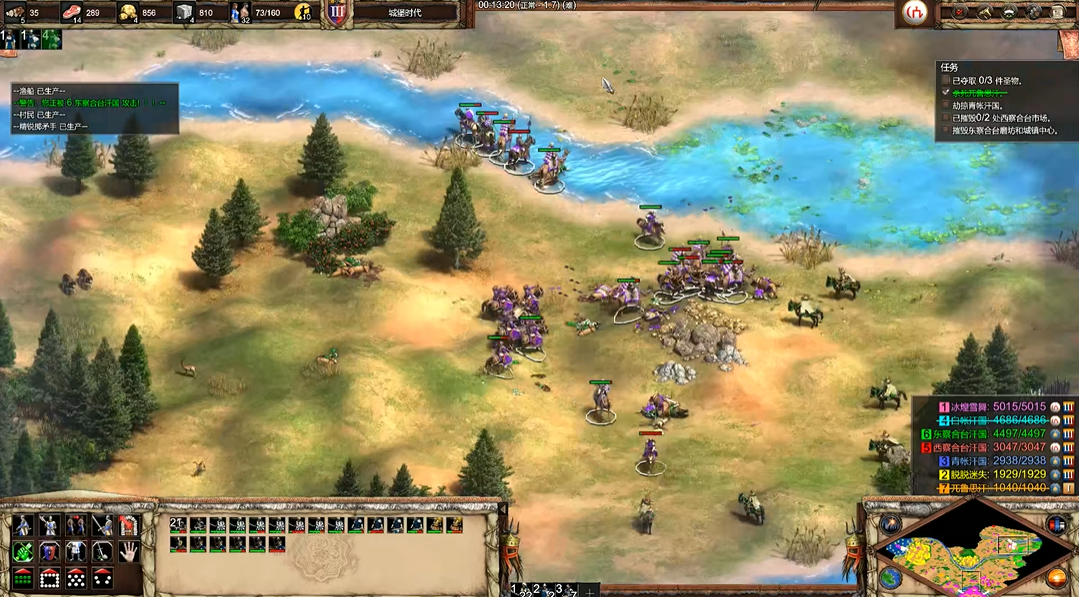Click the gear-shaped settings button

(1035, 12)
